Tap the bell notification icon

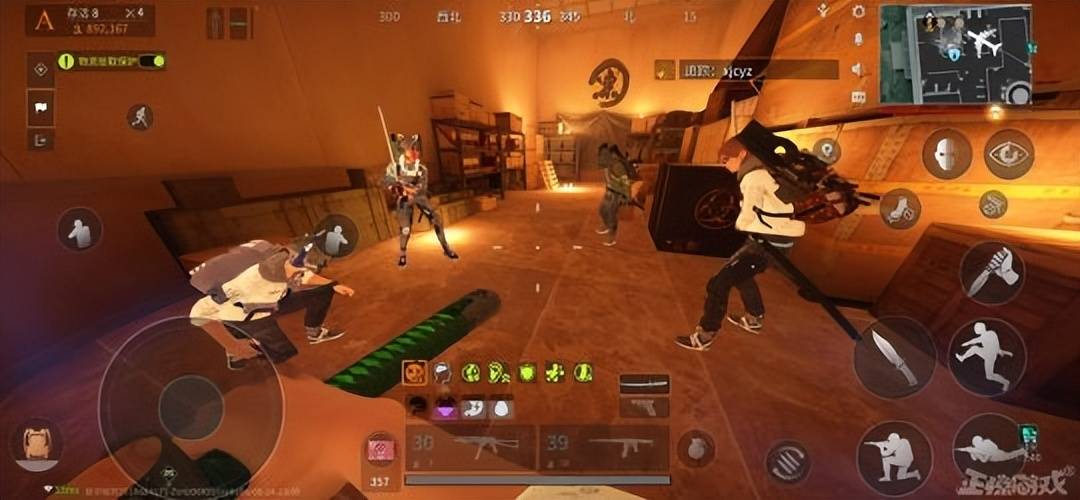pyautogui.click(x=858, y=39)
